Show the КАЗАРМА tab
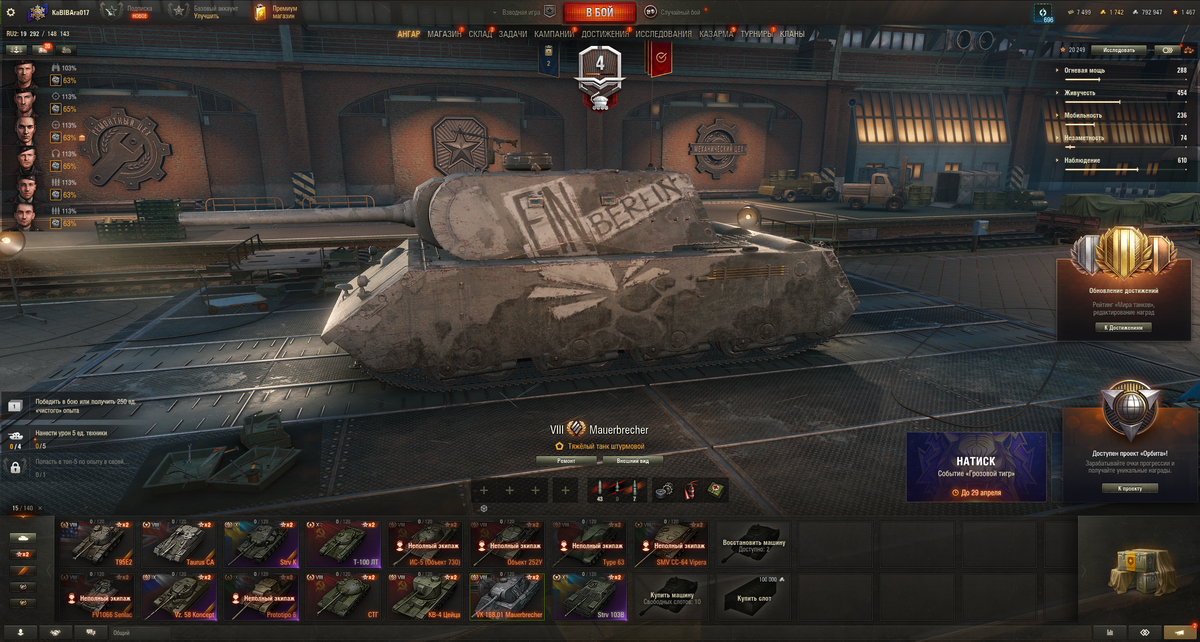Image resolution: width=1200 pixels, height=642 pixels. tap(717, 34)
